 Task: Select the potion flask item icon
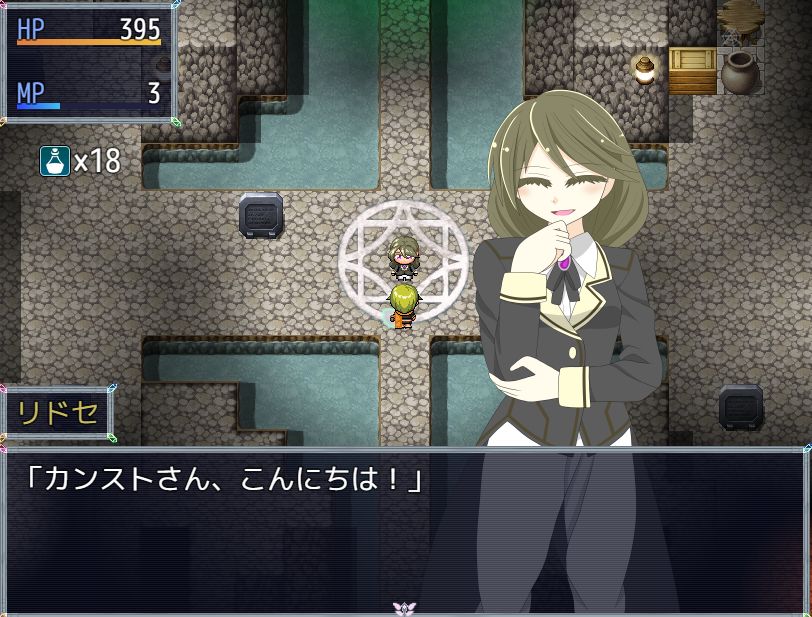coord(54,160)
